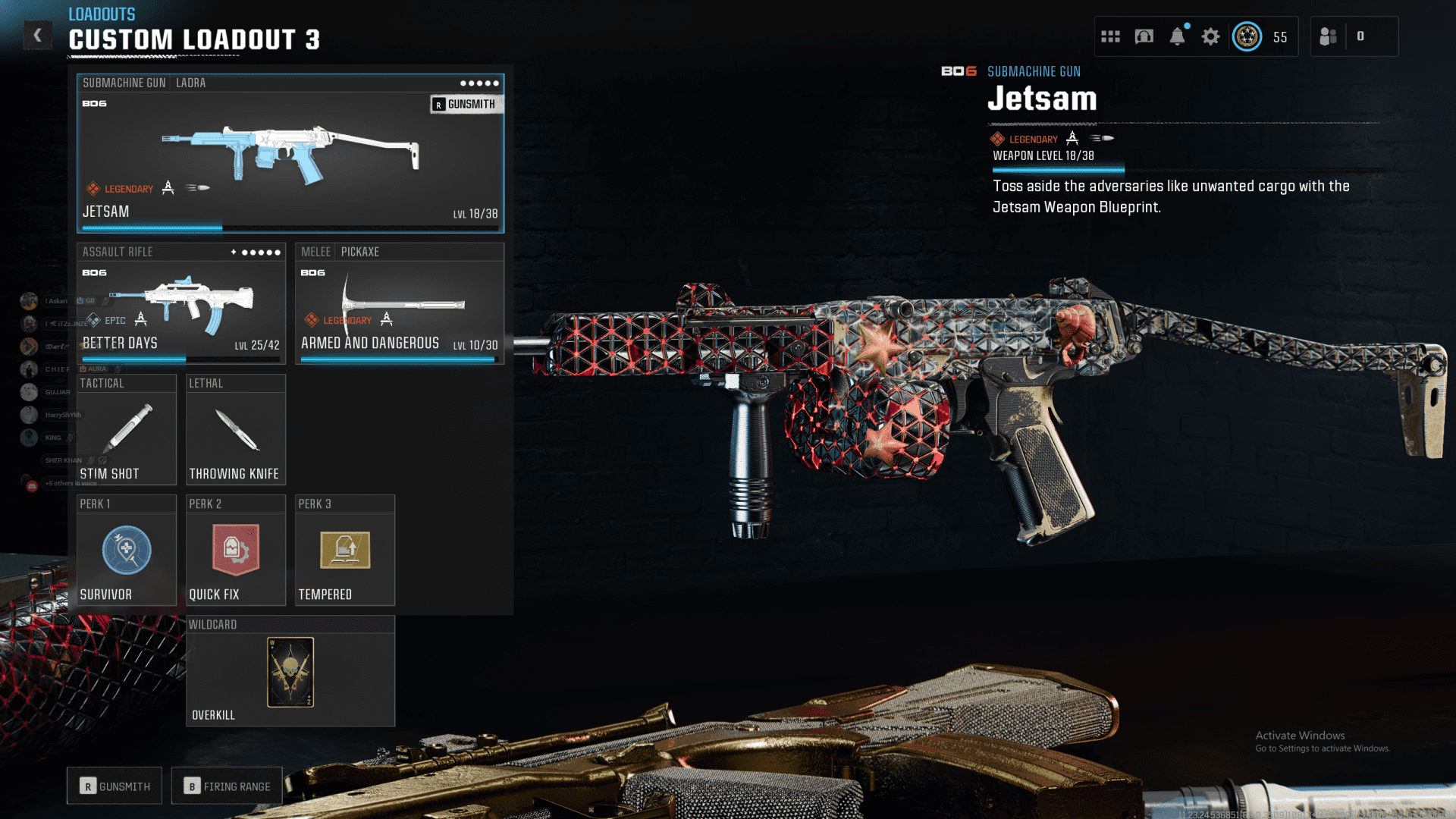The image size is (1456, 819).
Task: Open the Gunsmith button in the bottom bar
Action: tap(115, 786)
